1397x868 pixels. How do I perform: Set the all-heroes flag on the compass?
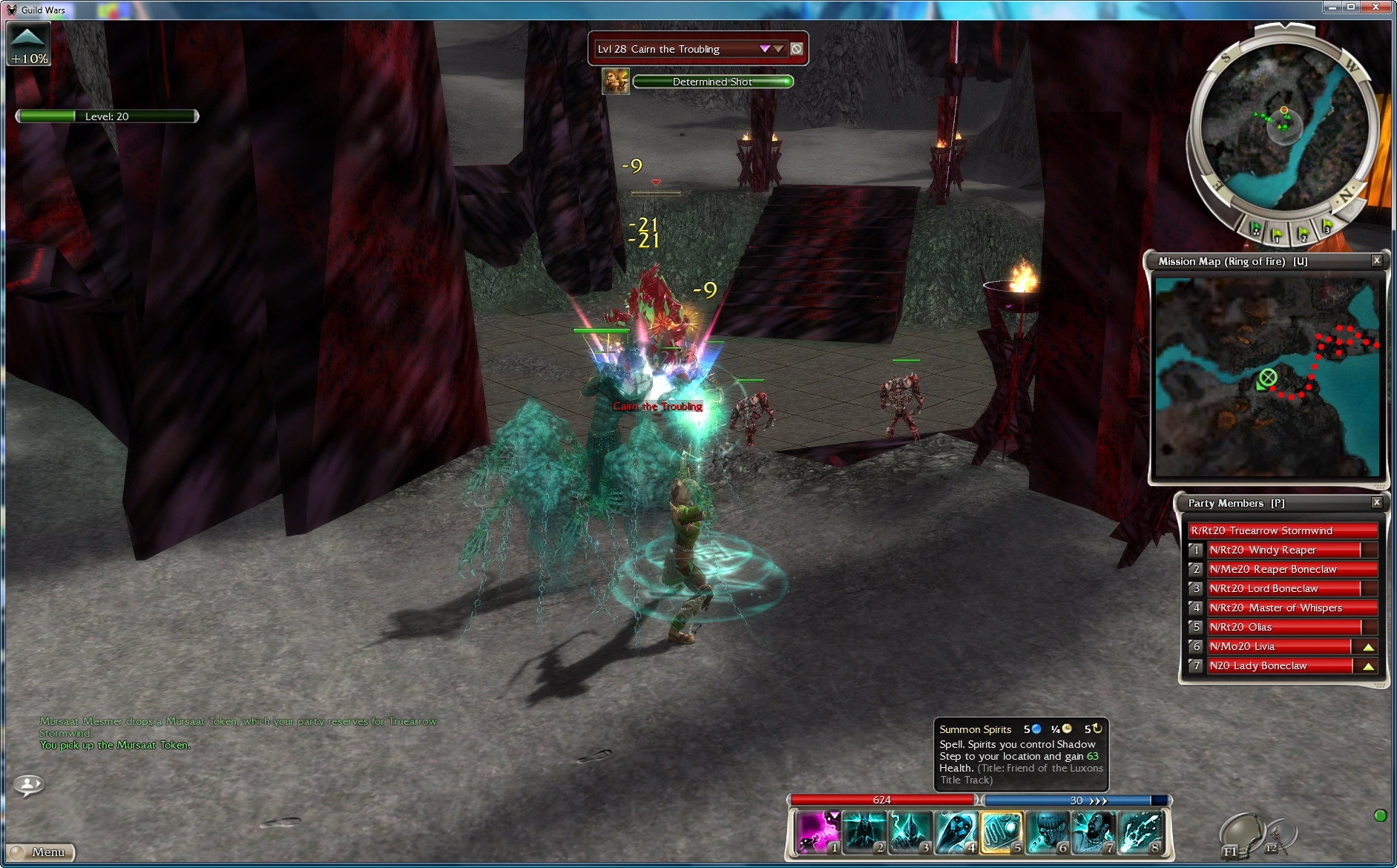pyautogui.click(x=1255, y=228)
